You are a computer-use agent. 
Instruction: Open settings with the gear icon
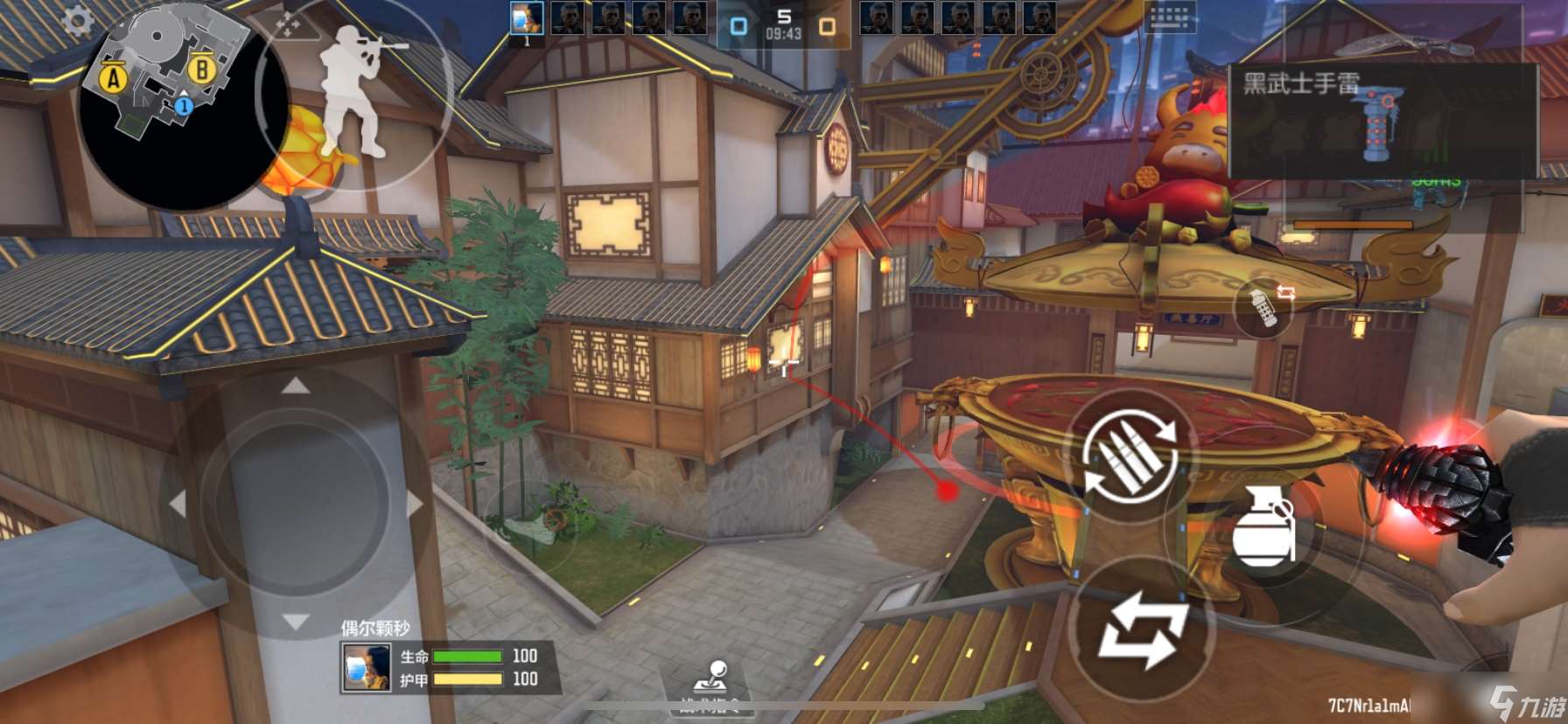[x=77, y=22]
